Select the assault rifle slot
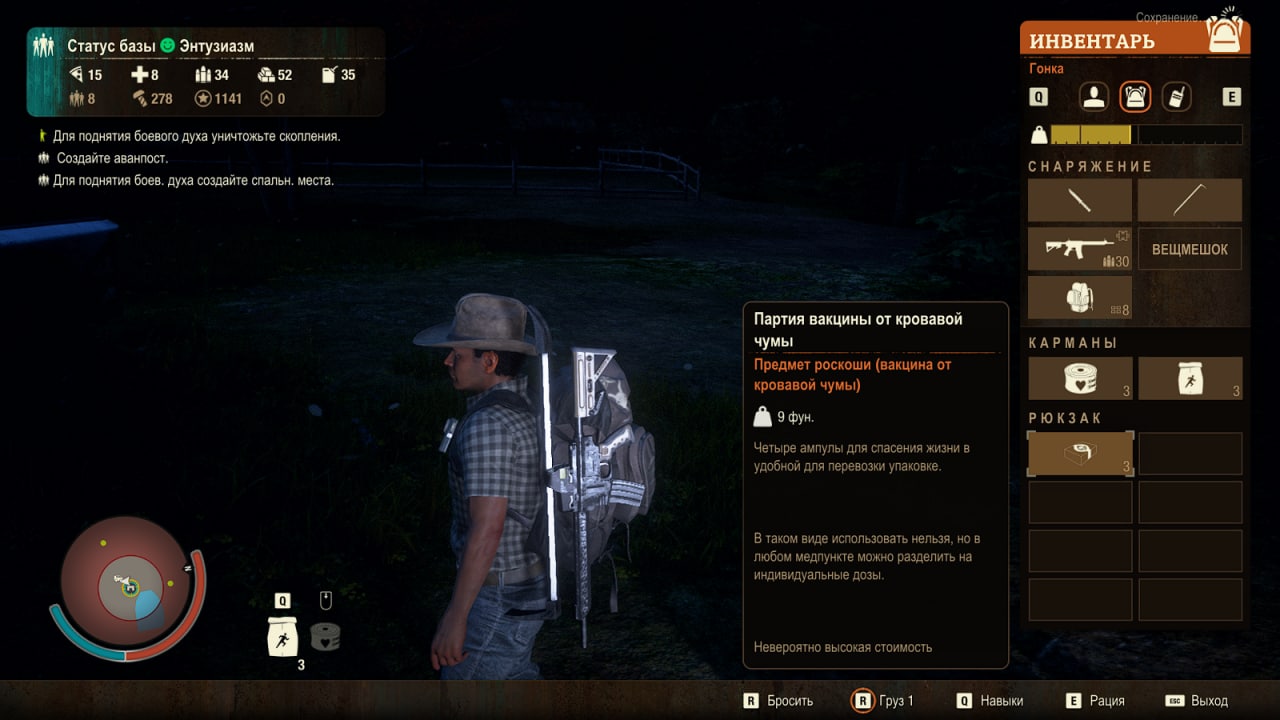 pos(1080,249)
